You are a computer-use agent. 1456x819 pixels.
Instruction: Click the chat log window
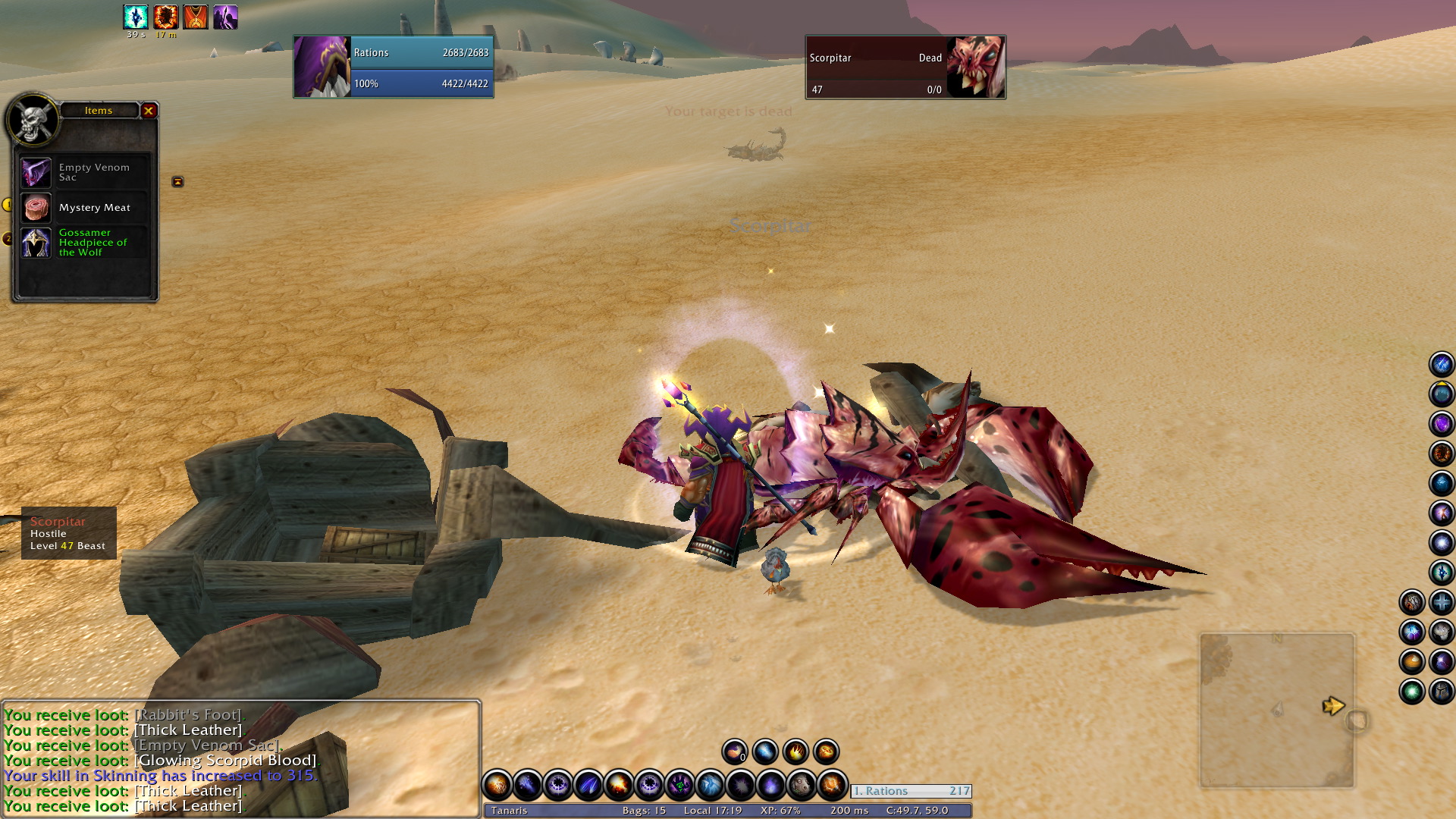point(240,758)
